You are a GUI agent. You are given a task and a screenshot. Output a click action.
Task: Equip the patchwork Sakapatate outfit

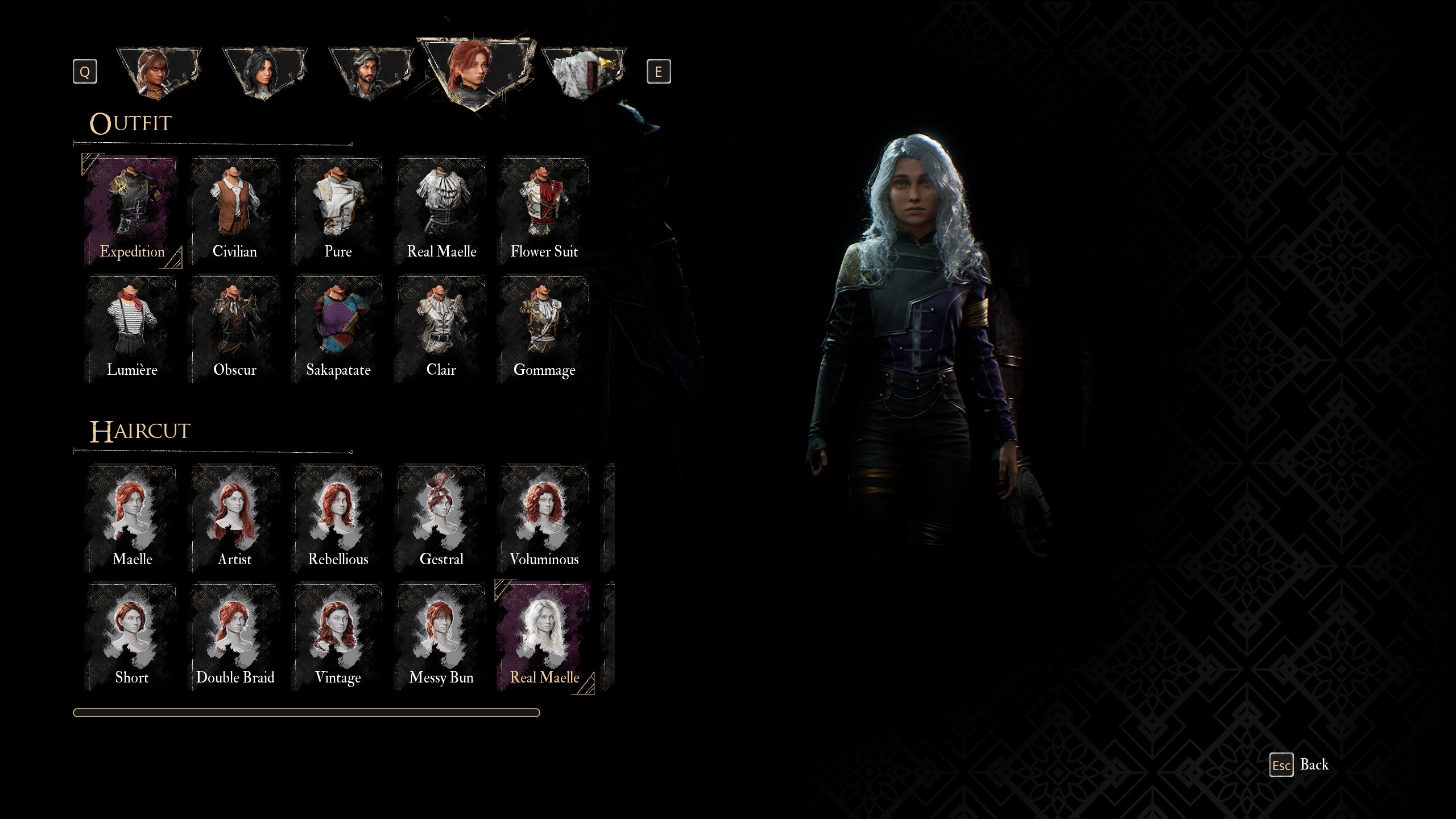click(338, 330)
